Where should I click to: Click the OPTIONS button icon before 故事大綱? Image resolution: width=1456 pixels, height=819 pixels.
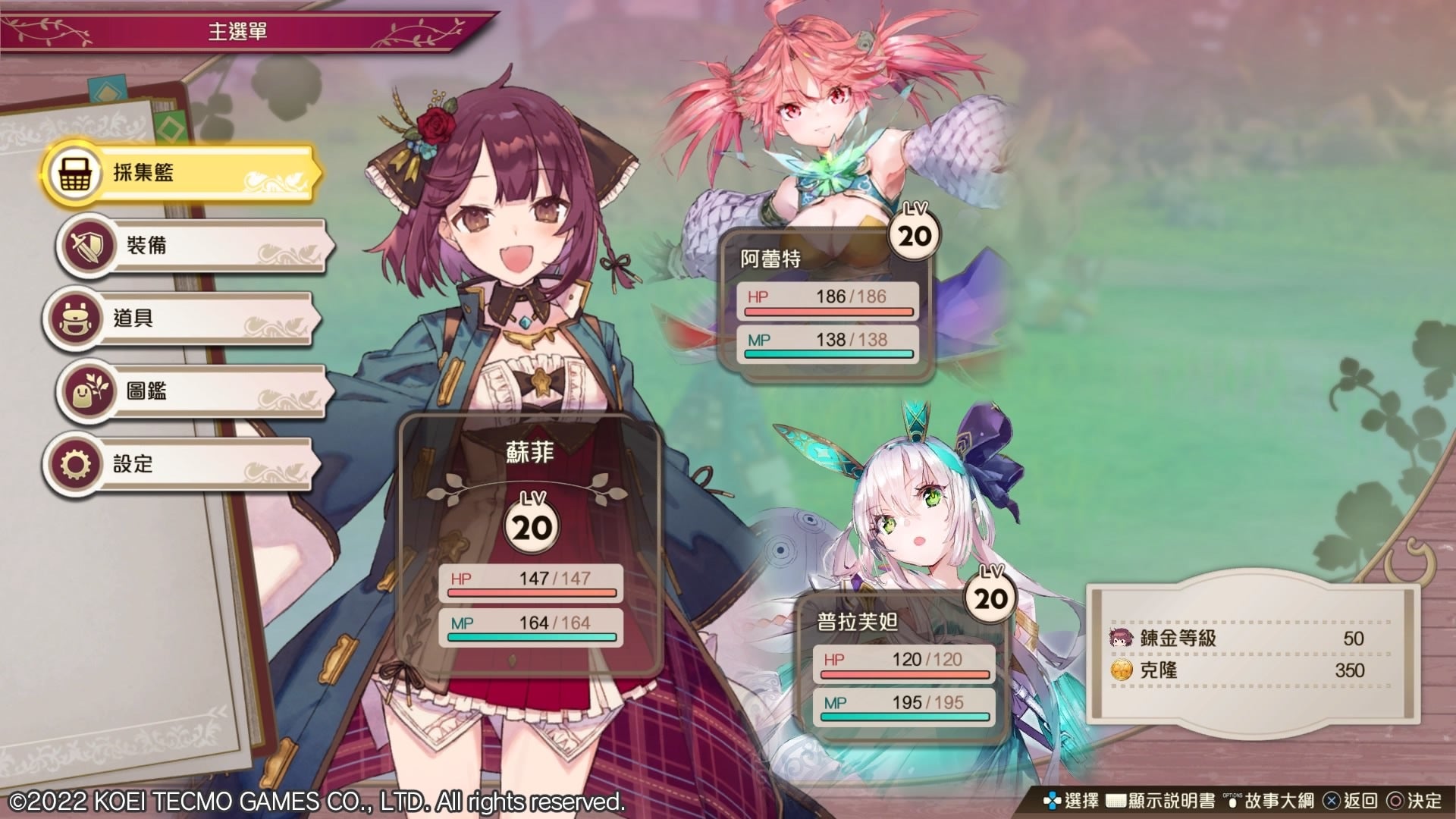pyautogui.click(x=1232, y=799)
